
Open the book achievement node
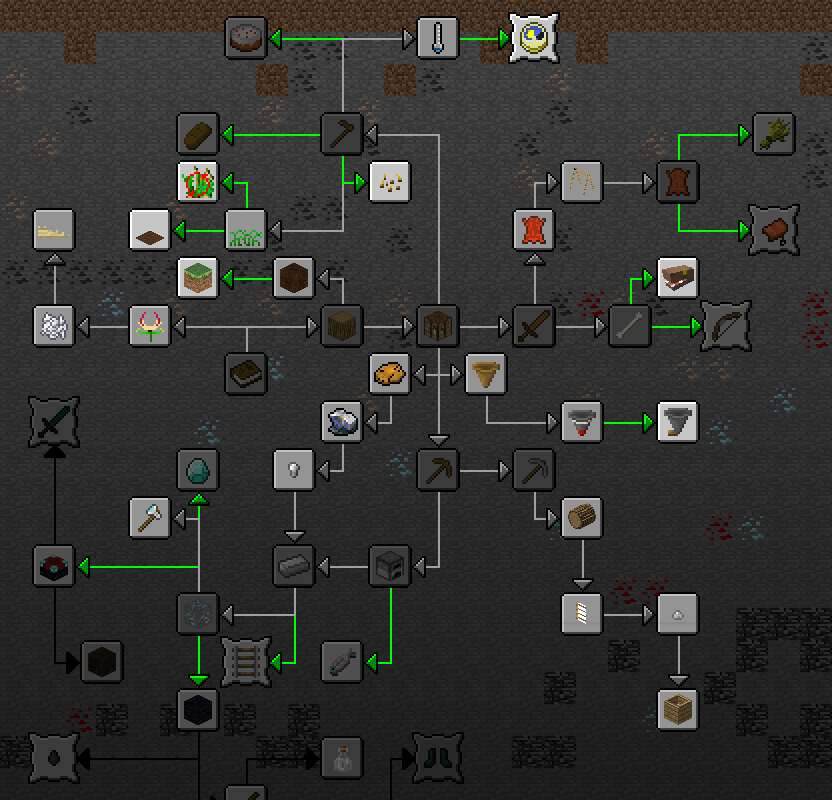point(245,374)
